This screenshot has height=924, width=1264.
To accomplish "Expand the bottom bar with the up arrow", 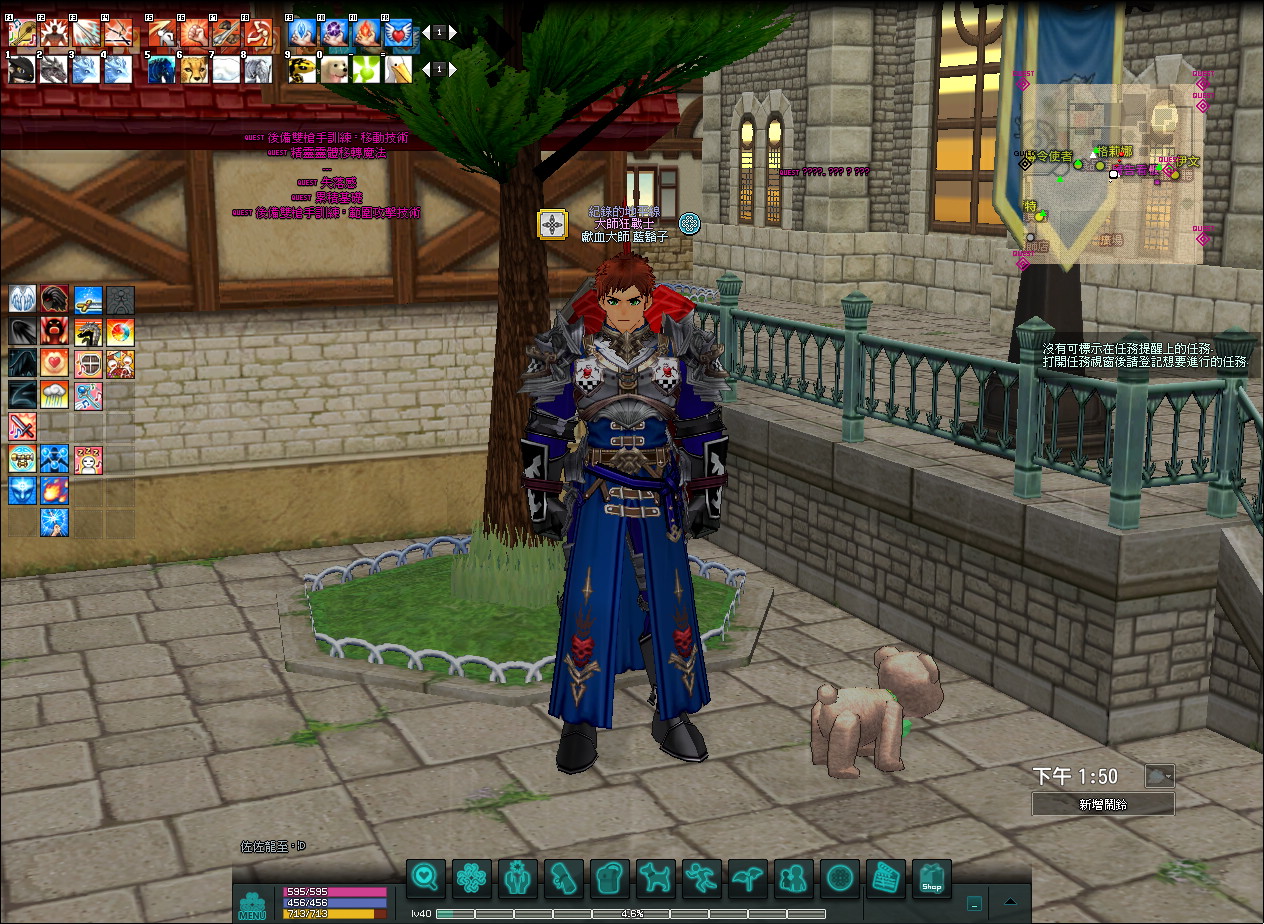I will (x=1012, y=902).
